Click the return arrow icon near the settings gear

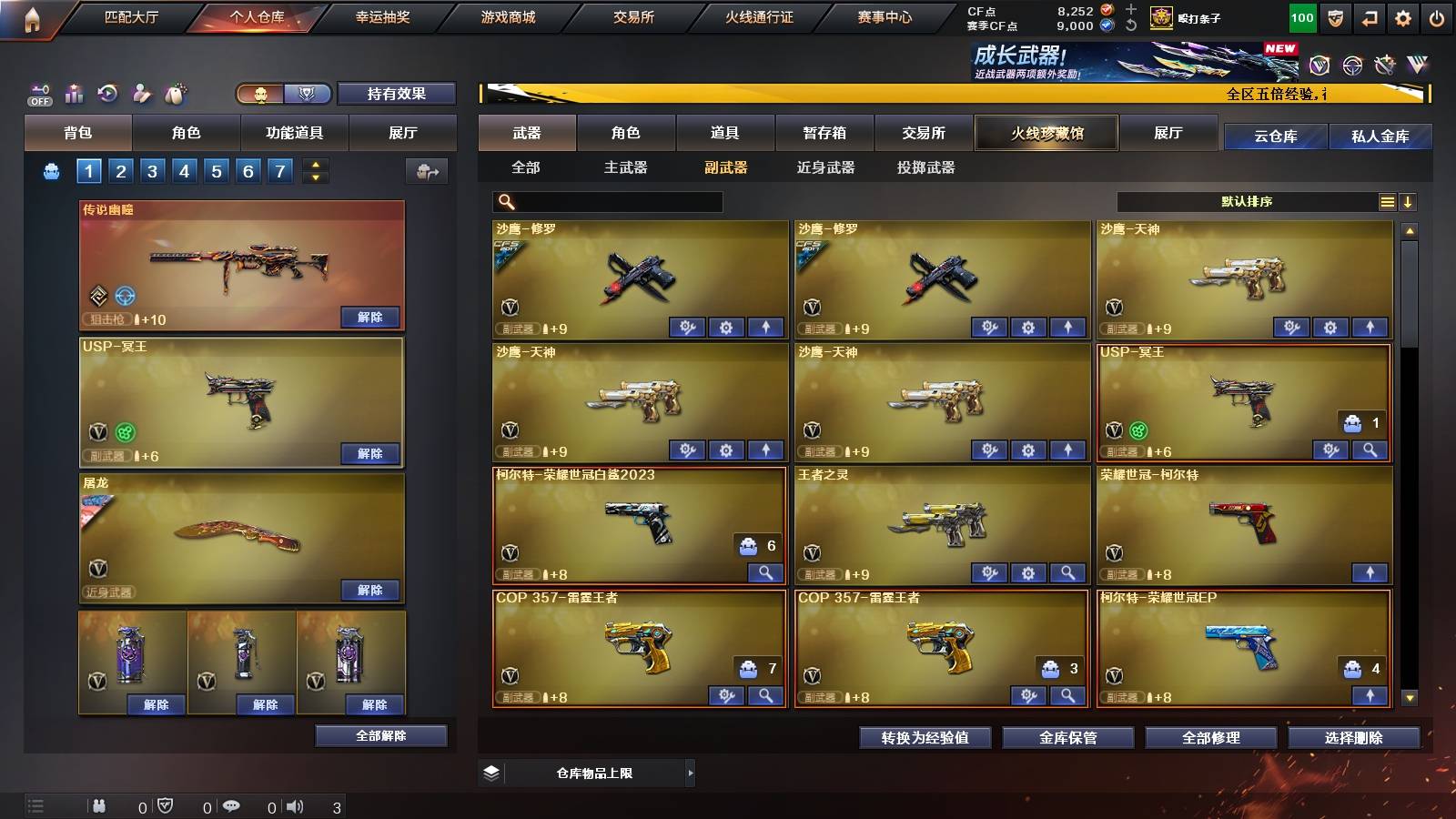click(x=1369, y=15)
